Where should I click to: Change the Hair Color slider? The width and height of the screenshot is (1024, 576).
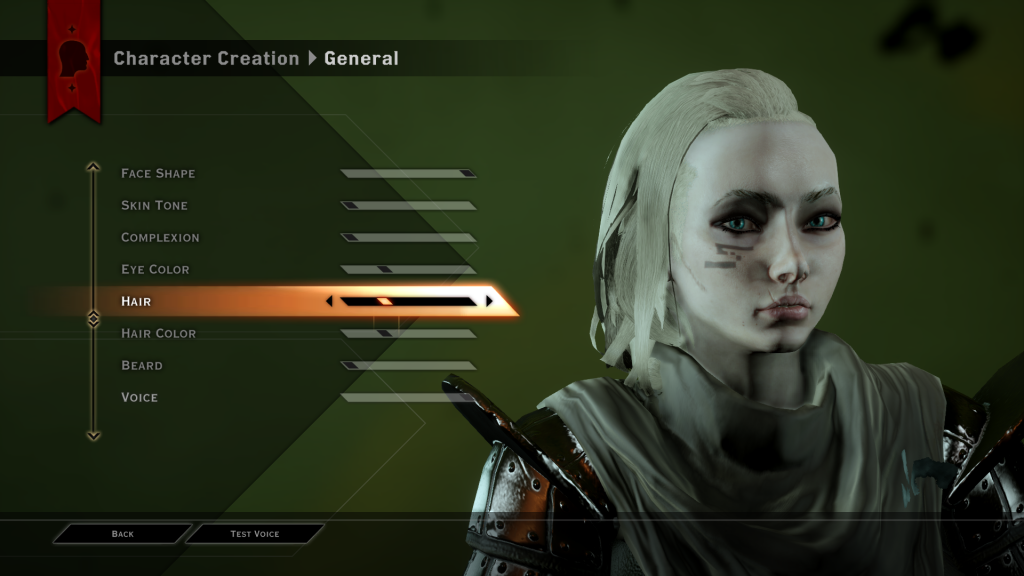[408, 334]
